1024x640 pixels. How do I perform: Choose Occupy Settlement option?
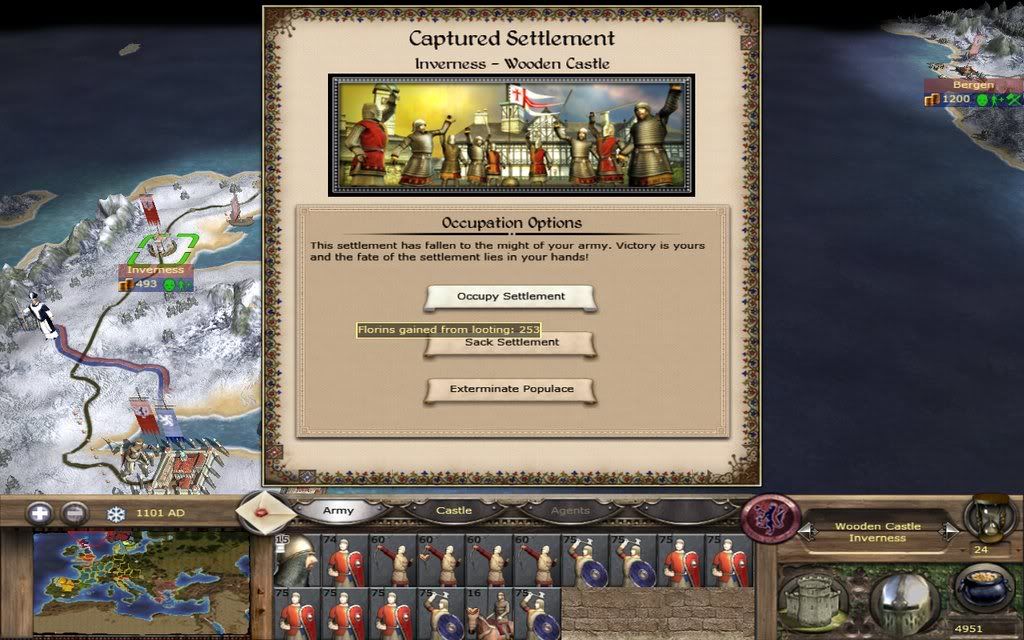[x=511, y=297]
